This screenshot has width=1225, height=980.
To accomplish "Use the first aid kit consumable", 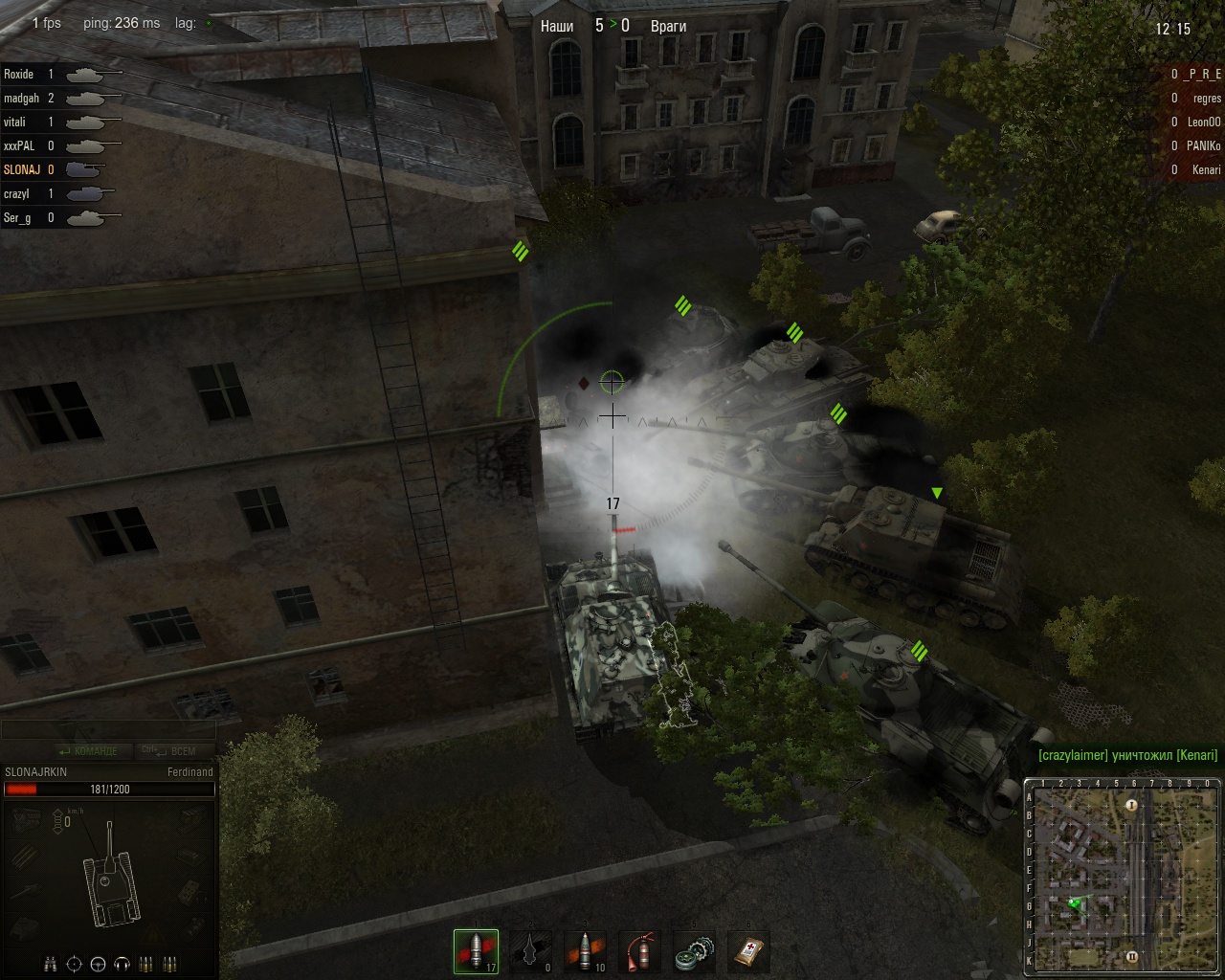I will pyautogui.click(x=748, y=951).
